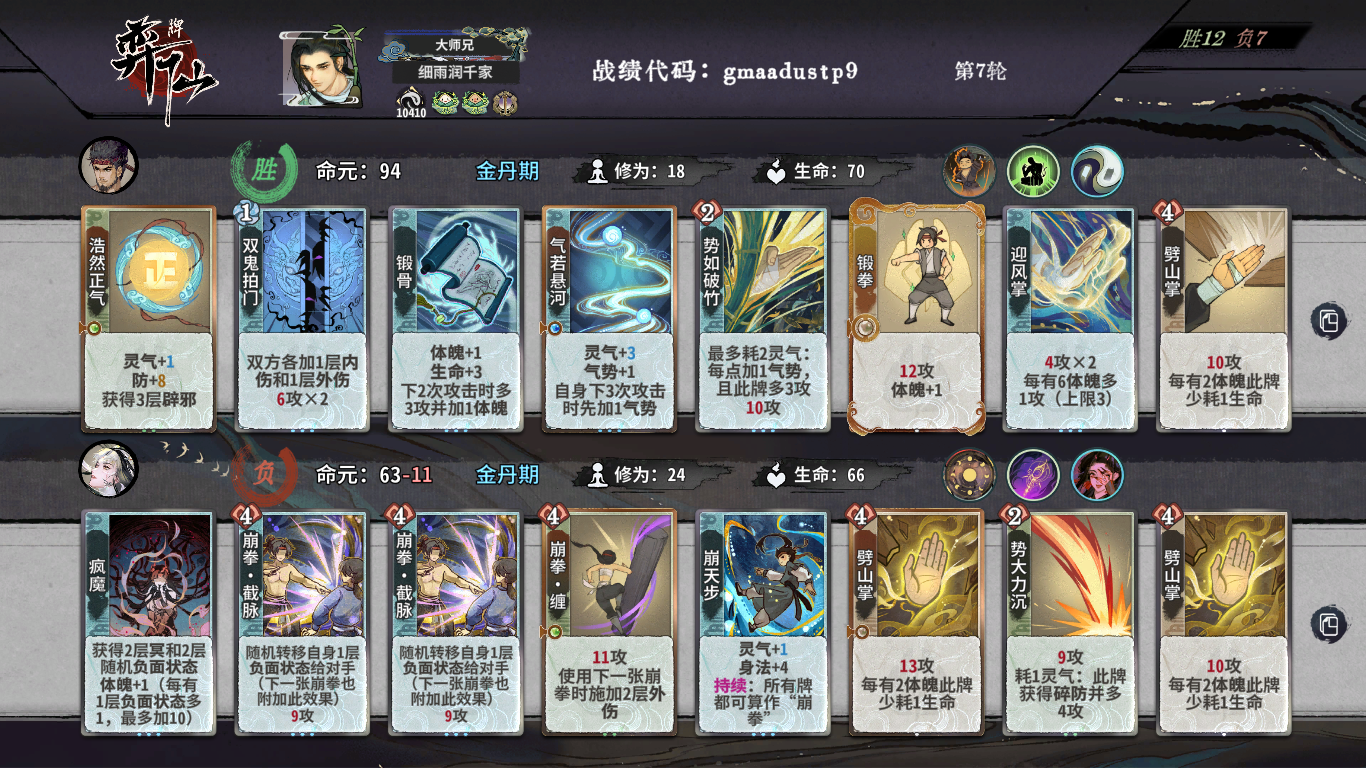Select the 崩天步 card in bottom hand
Screen dimensions: 1366x768
pos(760,620)
